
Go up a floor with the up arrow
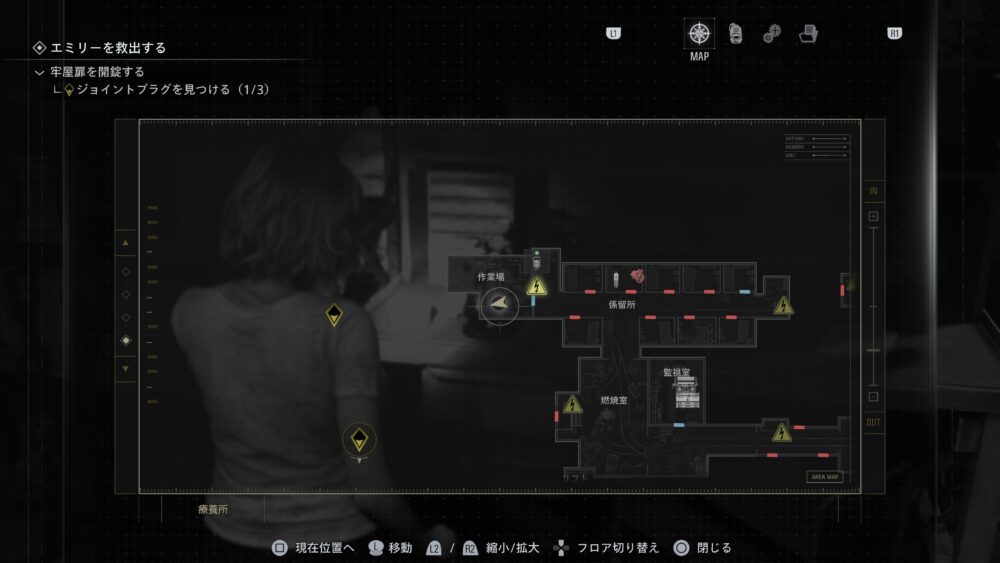point(125,243)
